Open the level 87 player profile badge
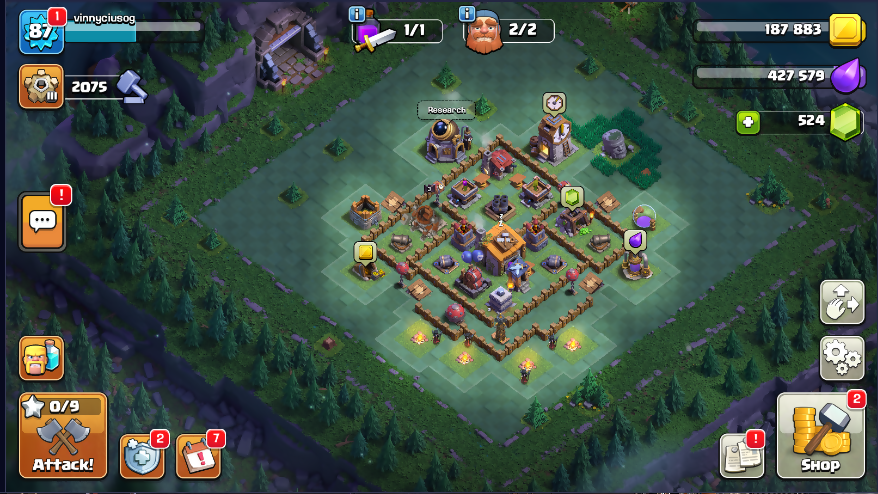878x494 pixels. tap(41, 32)
